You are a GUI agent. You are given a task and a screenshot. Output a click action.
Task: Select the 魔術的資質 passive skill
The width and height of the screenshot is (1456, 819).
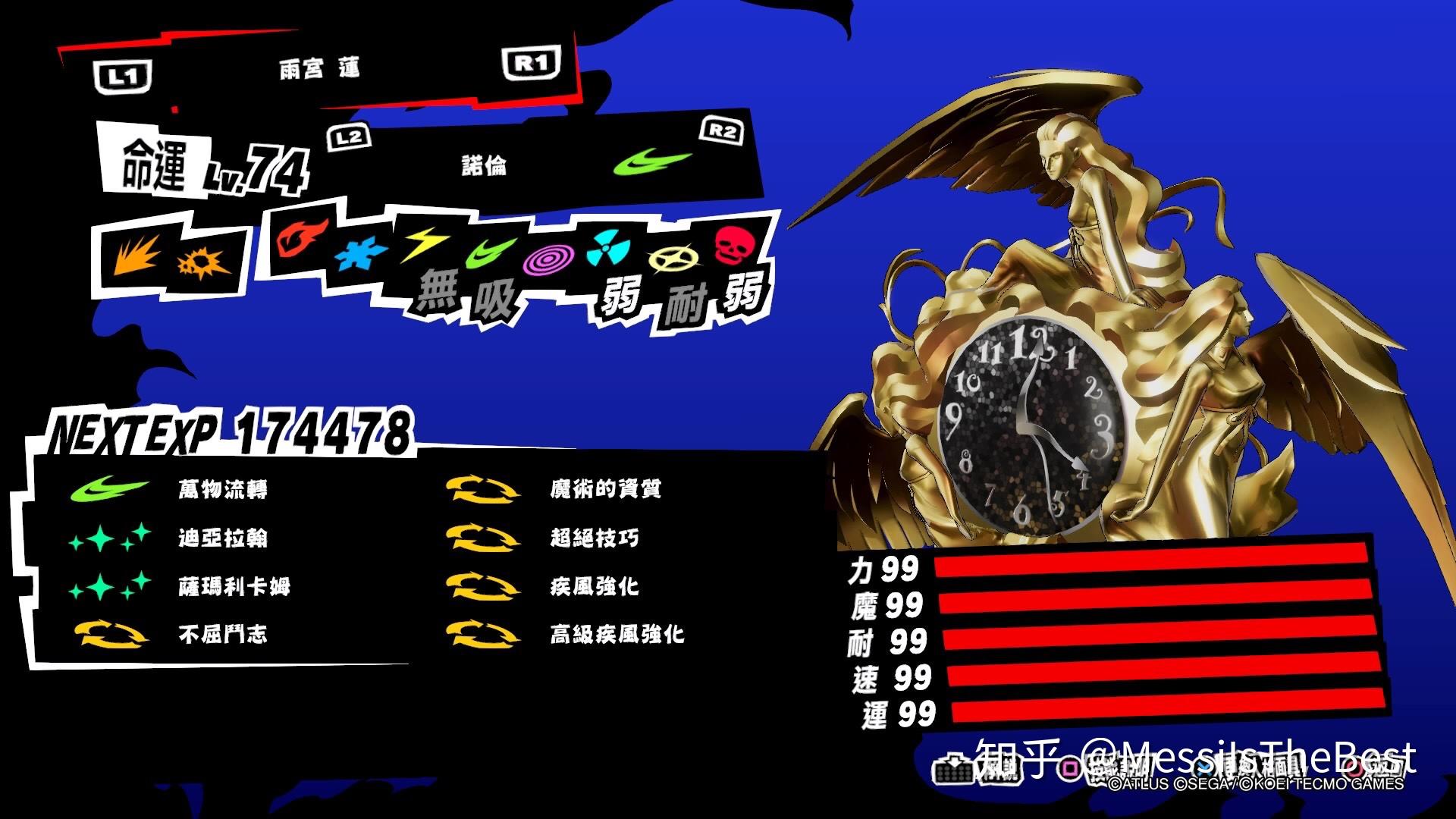pyautogui.click(x=607, y=489)
